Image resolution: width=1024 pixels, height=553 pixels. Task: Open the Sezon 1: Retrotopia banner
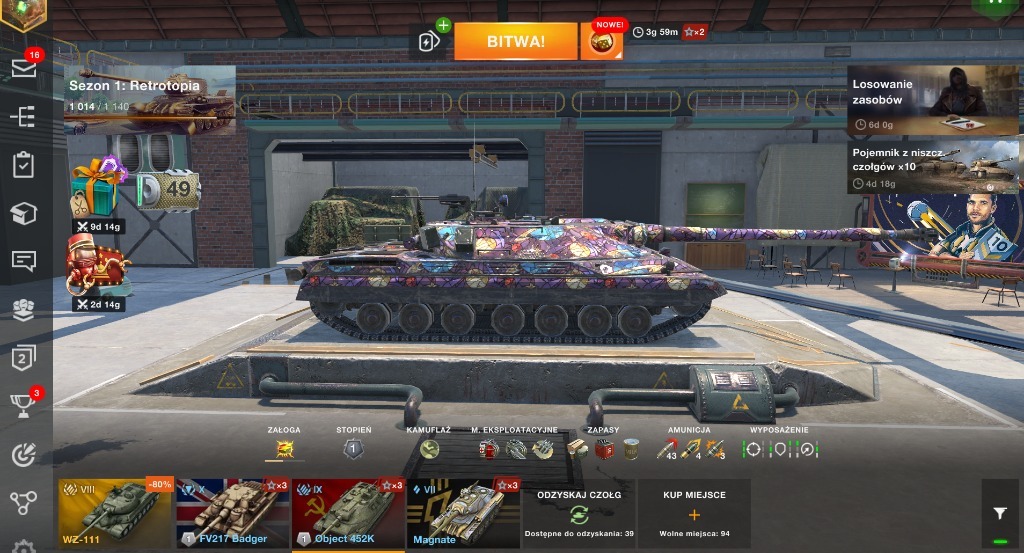coord(150,99)
